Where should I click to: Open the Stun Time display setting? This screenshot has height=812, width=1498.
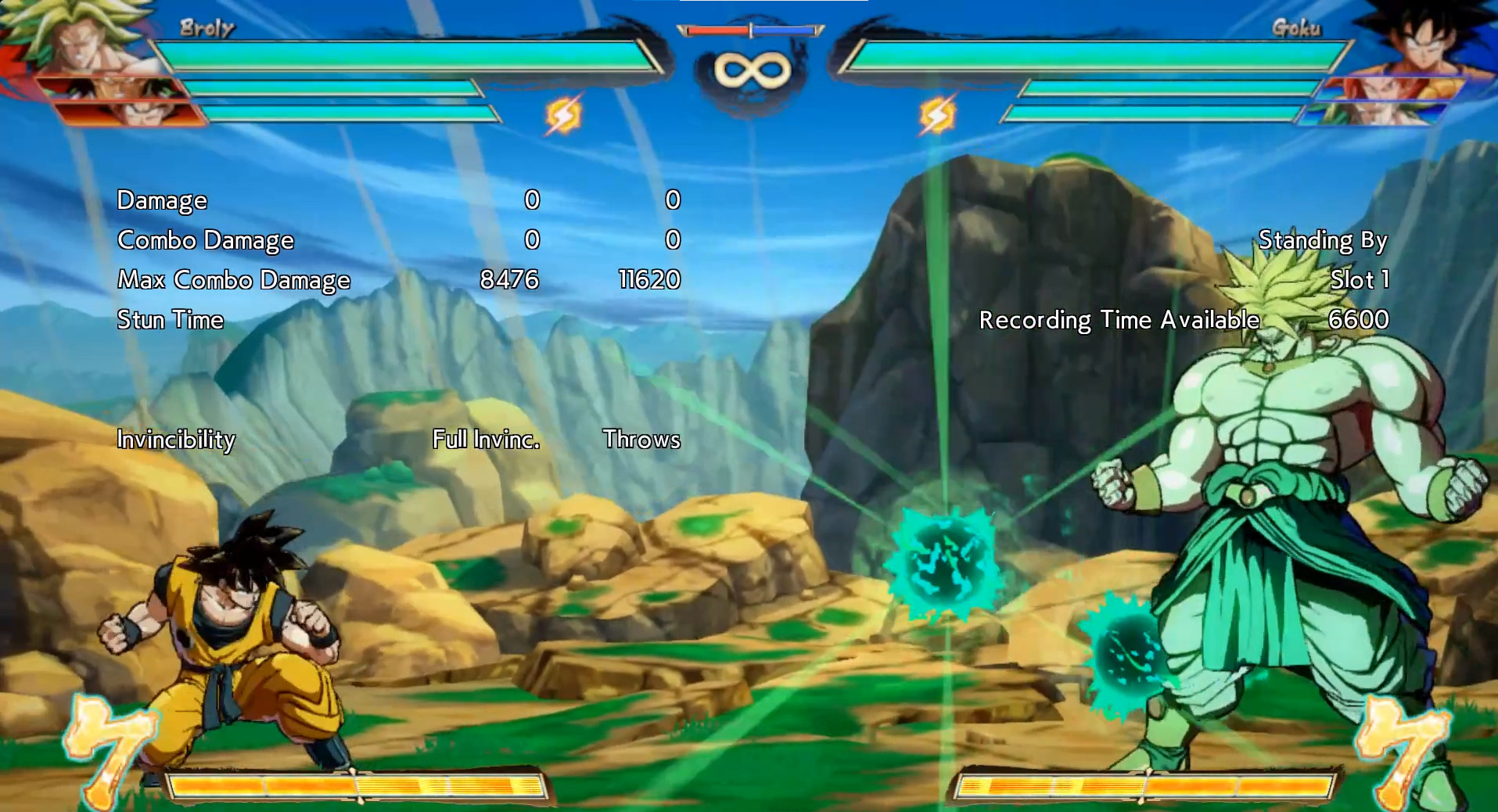pyautogui.click(x=169, y=320)
